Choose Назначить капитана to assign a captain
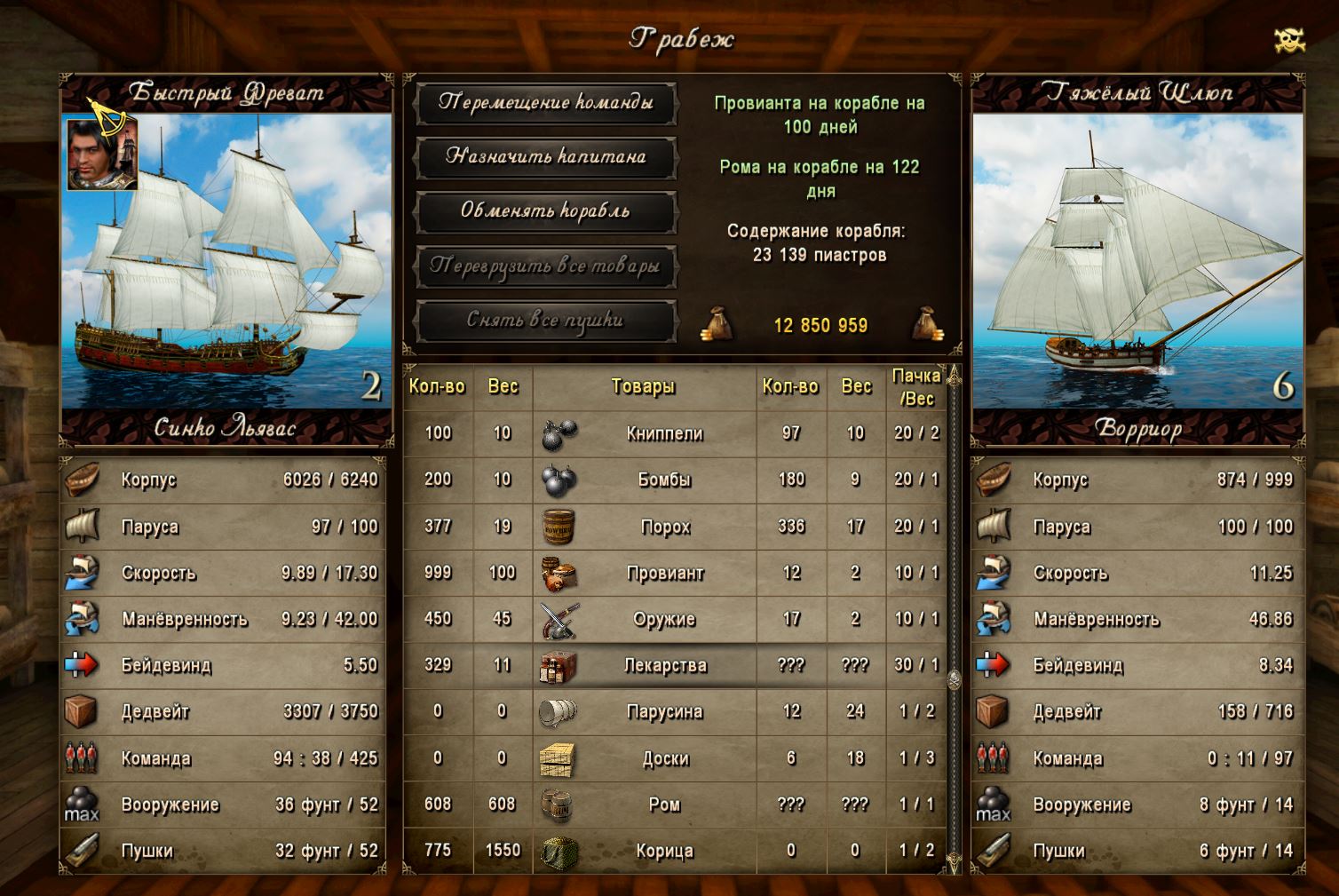1339x896 pixels. click(545, 157)
